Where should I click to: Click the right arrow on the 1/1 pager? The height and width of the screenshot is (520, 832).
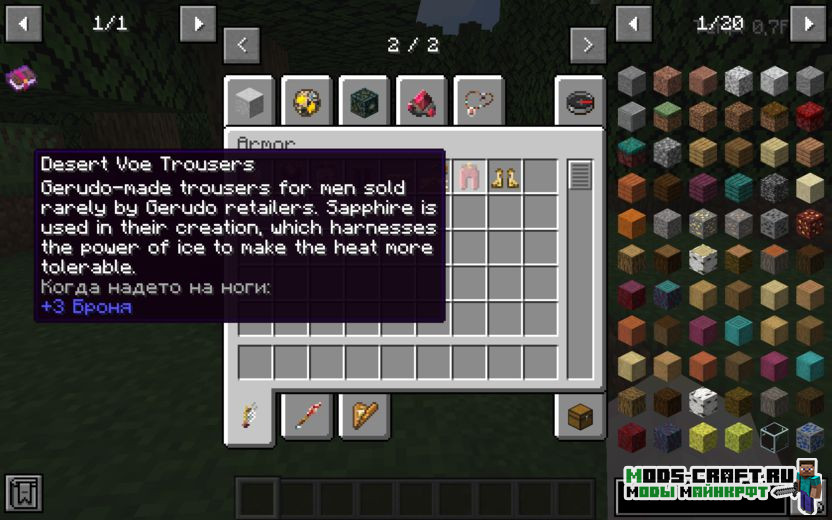198,24
